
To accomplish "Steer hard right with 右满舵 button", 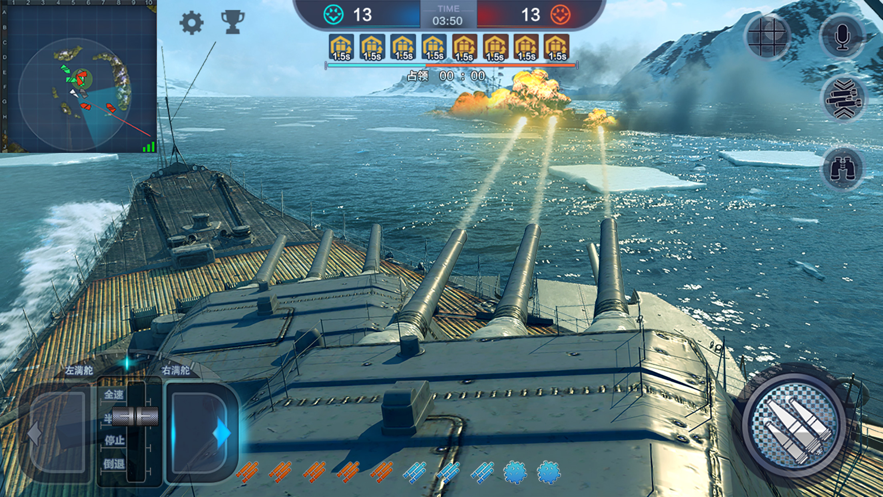I will (x=200, y=432).
